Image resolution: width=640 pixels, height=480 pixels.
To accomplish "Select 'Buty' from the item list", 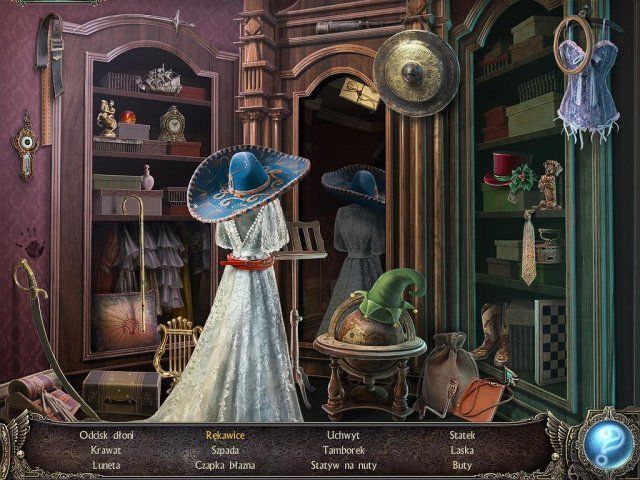I will point(462,465).
